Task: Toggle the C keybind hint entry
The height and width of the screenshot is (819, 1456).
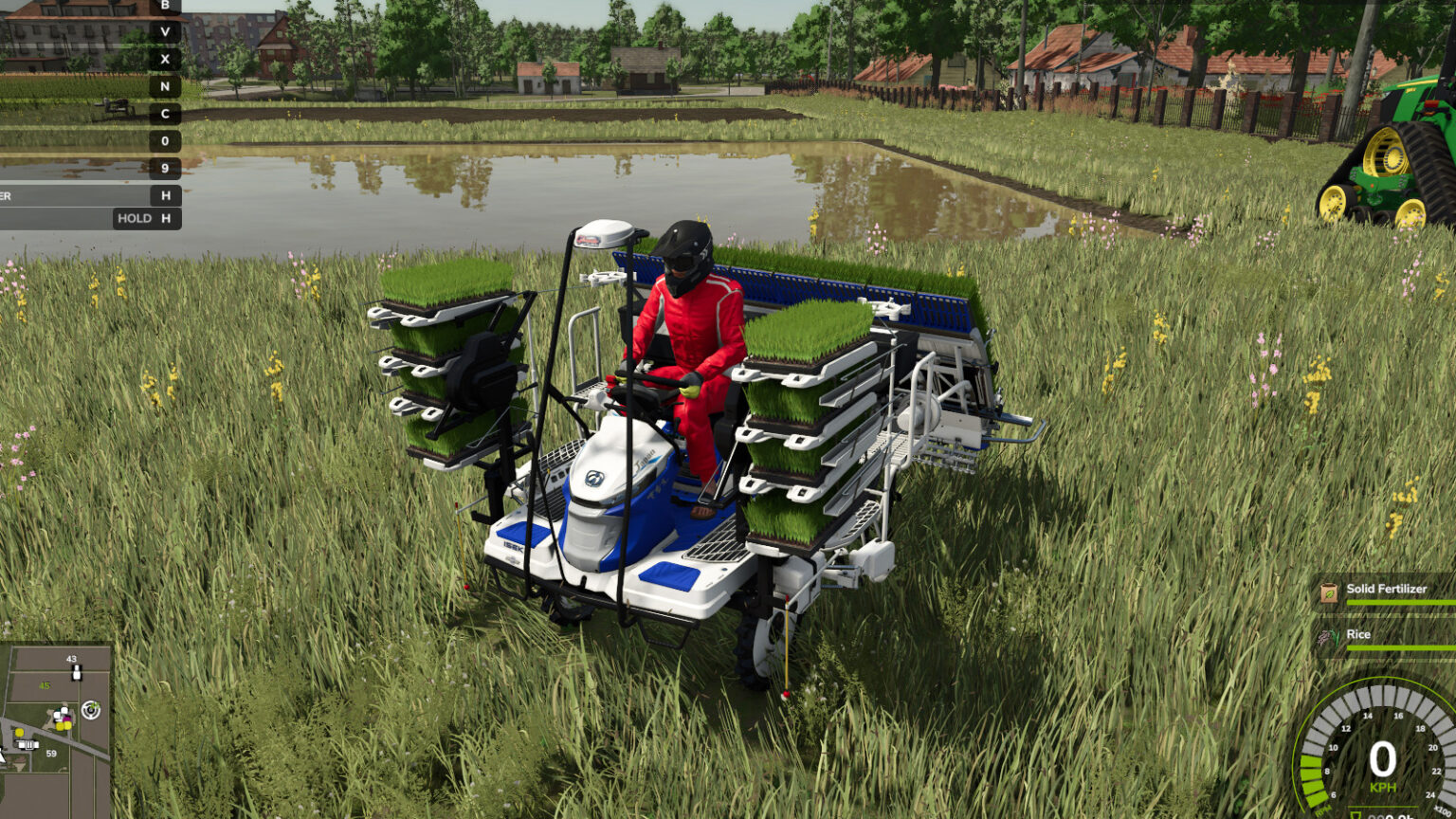Action: click(x=166, y=113)
